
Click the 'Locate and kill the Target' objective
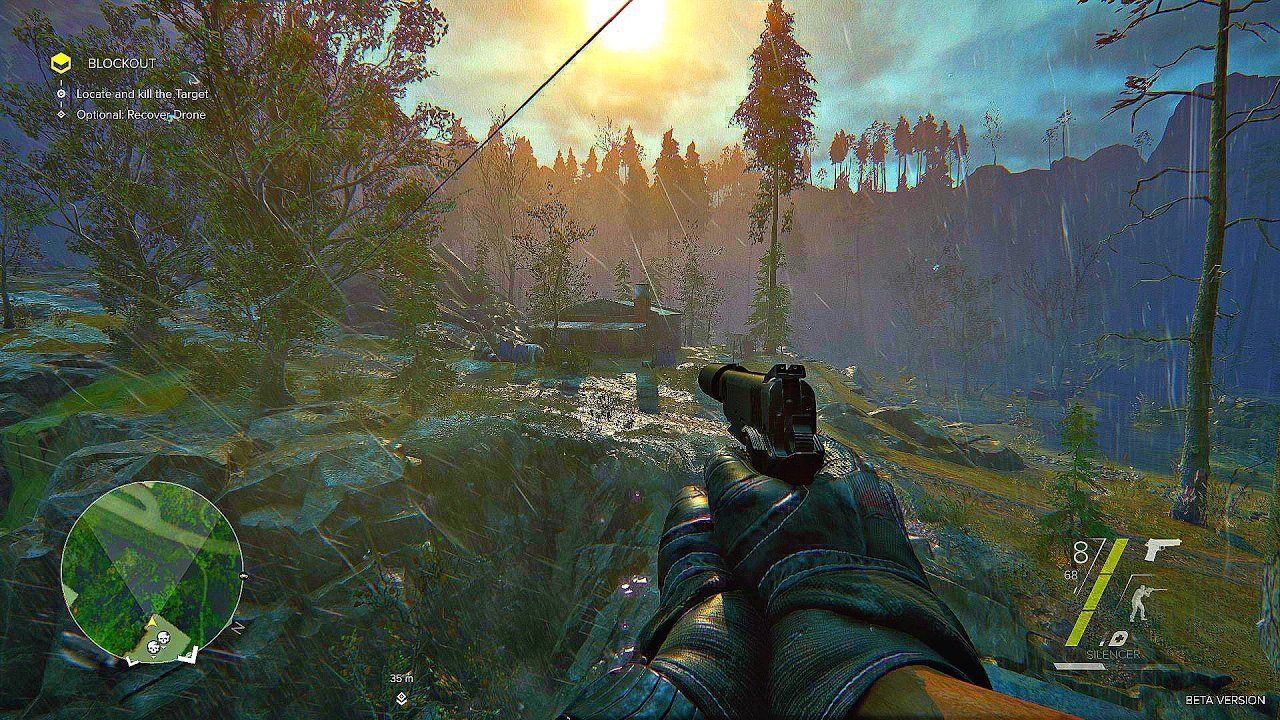[142, 94]
